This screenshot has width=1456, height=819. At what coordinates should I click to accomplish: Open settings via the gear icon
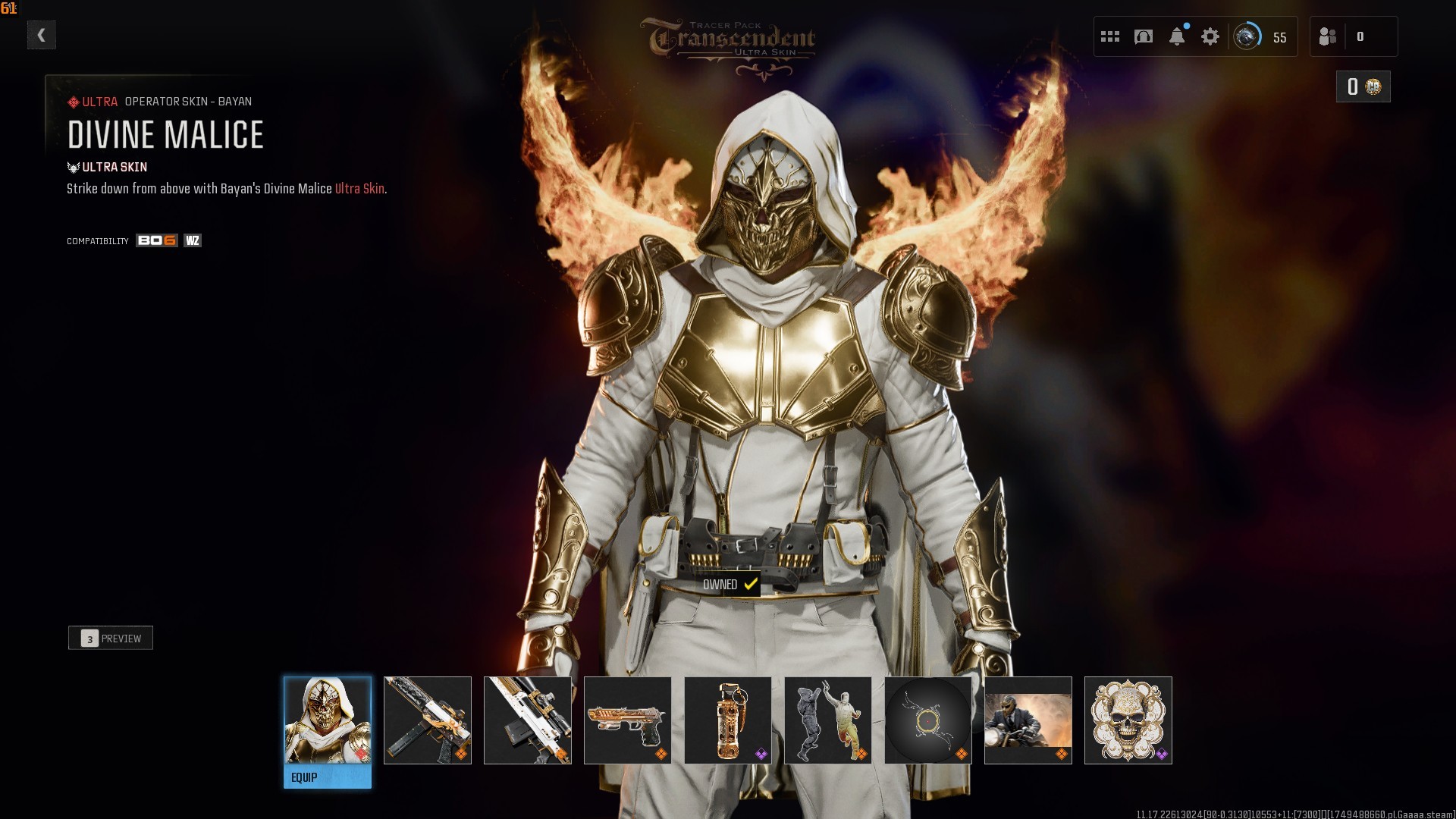1210,36
